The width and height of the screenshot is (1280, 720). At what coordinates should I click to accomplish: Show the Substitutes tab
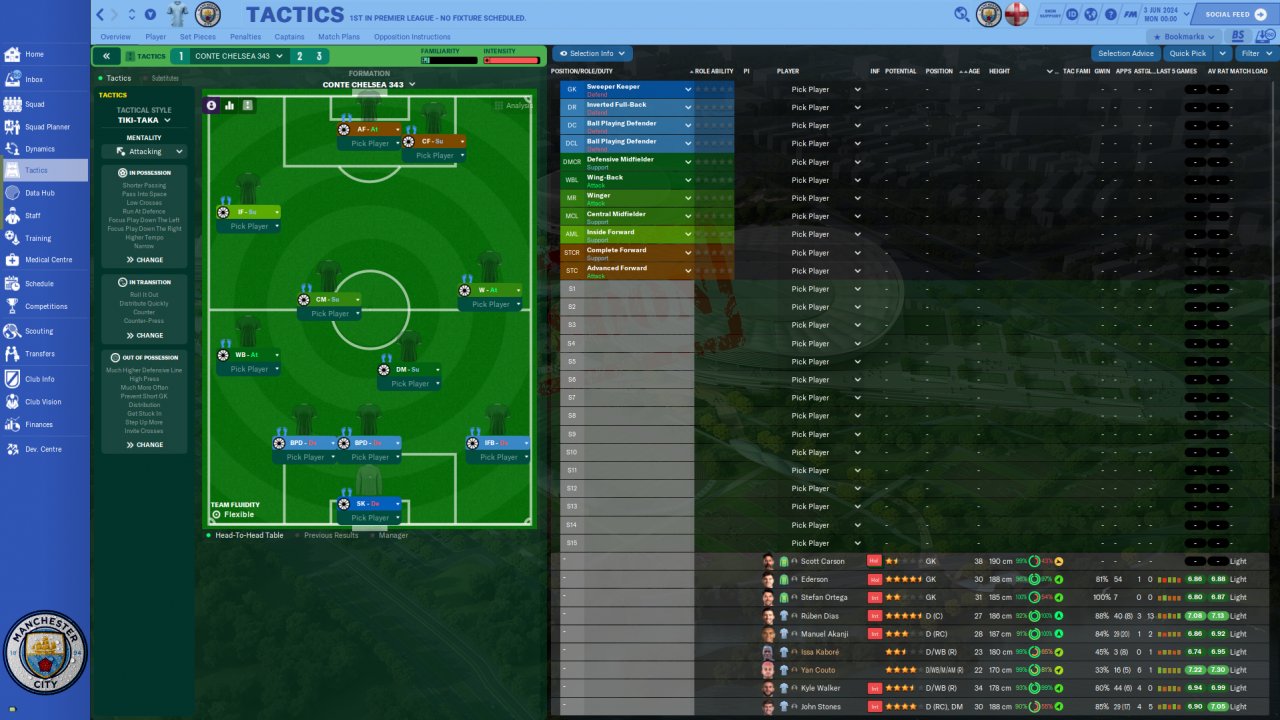click(x=165, y=78)
